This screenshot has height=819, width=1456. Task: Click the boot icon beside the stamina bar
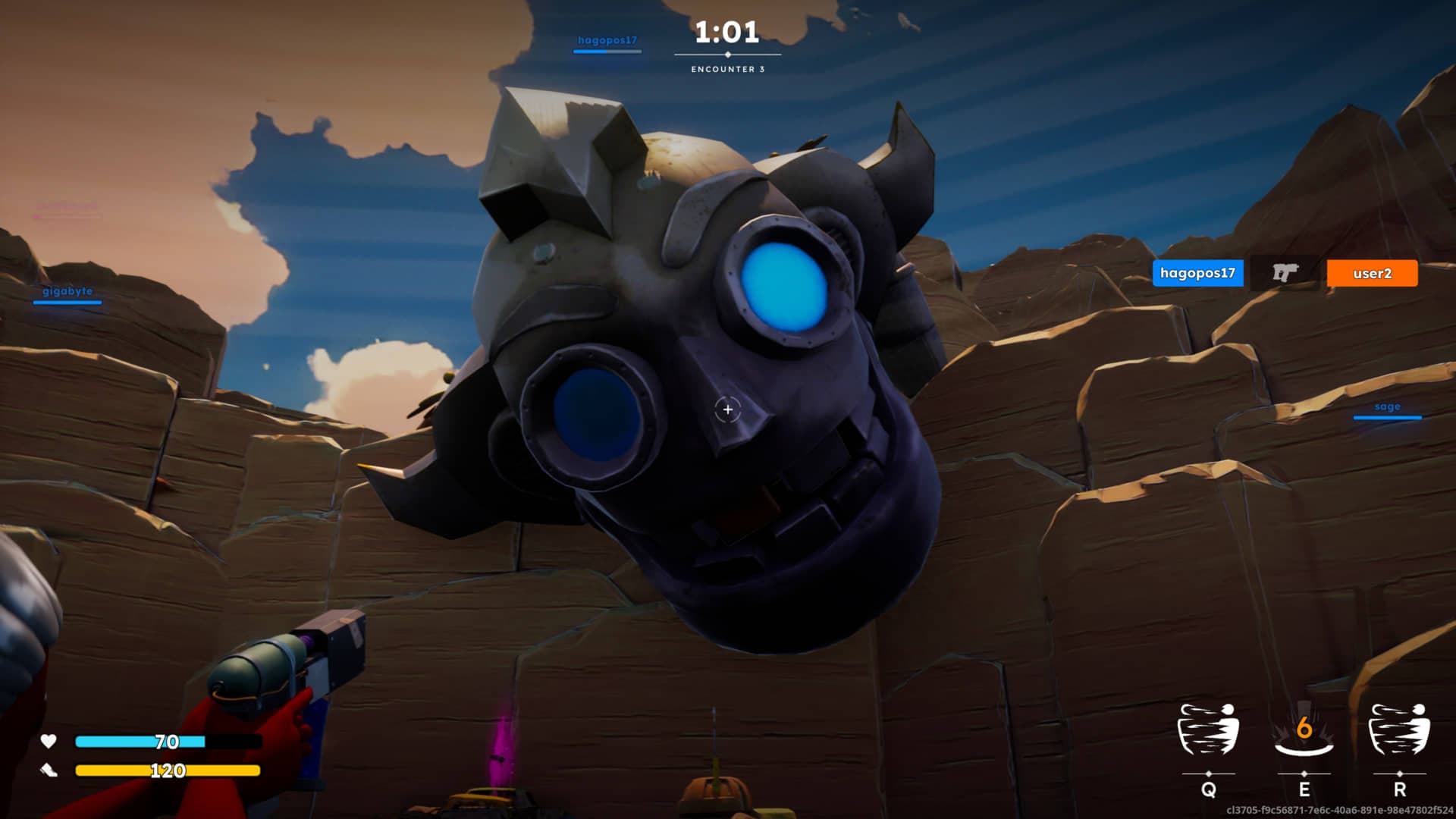(x=49, y=769)
